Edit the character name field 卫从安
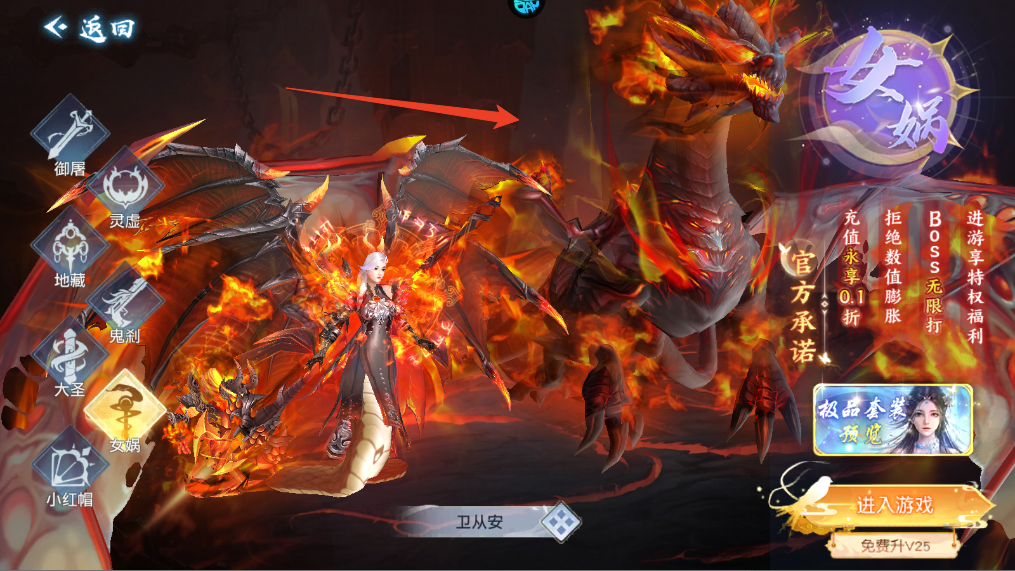The height and width of the screenshot is (571, 1015). [x=480, y=521]
